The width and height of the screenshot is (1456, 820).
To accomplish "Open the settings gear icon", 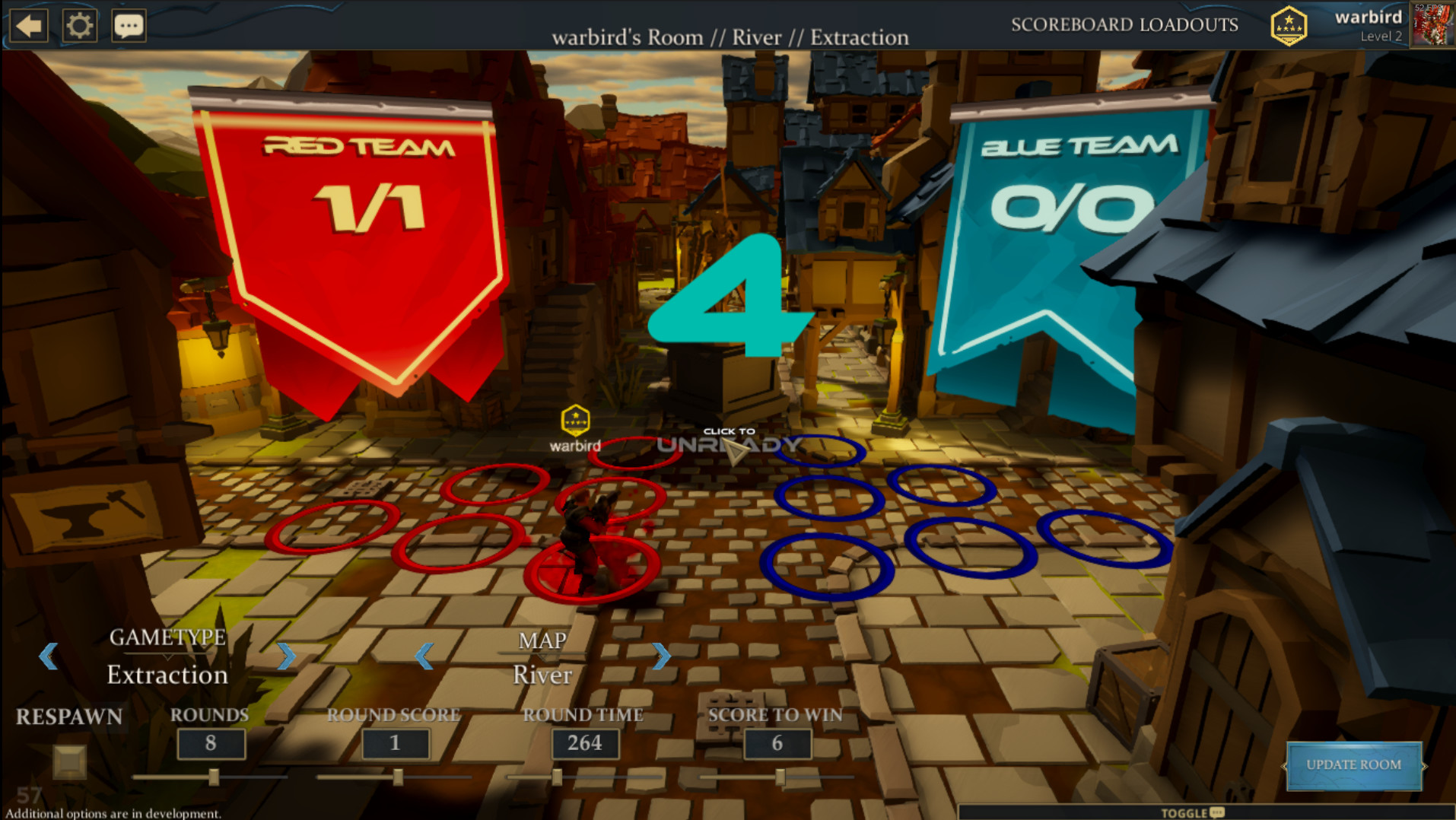I will 79,24.
